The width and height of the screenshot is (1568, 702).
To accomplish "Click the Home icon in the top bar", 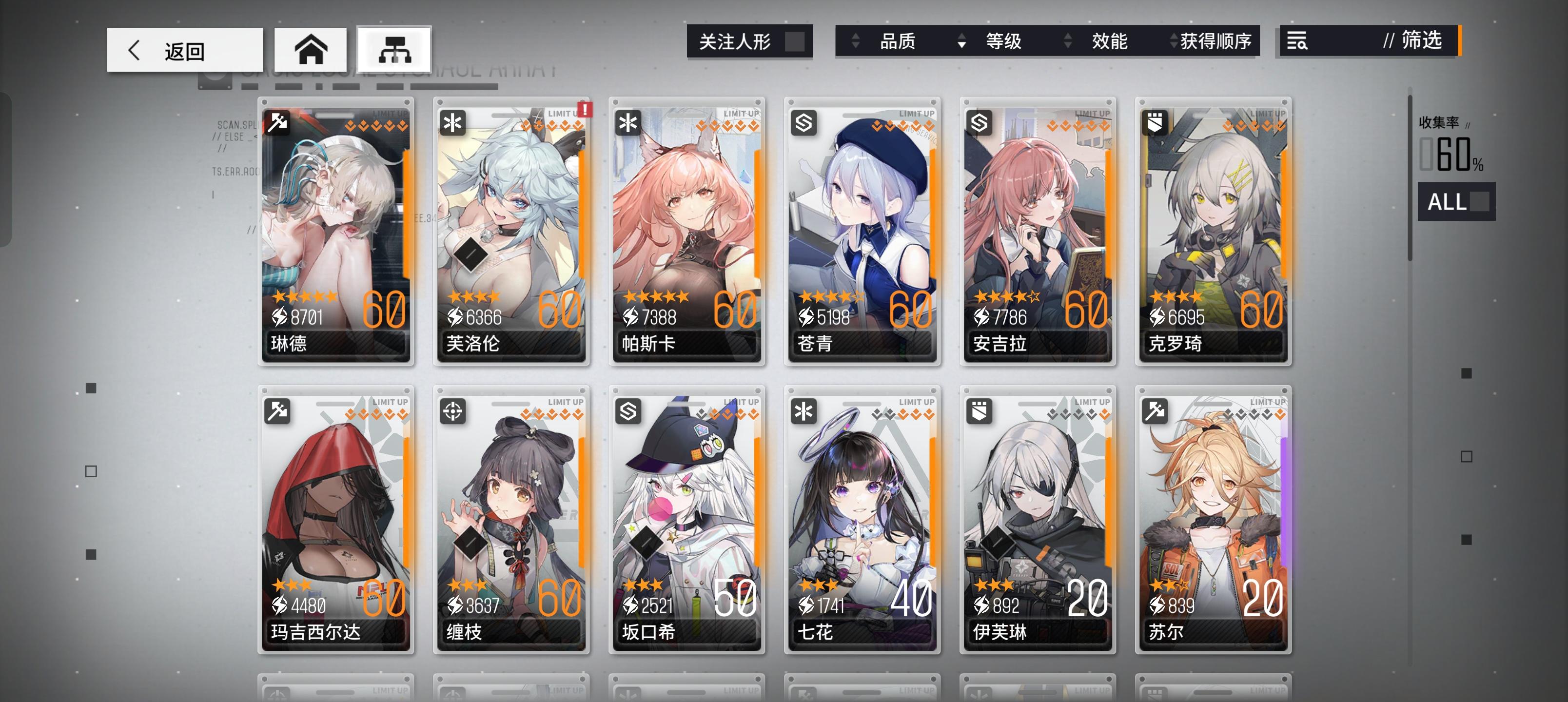I will [311, 49].
